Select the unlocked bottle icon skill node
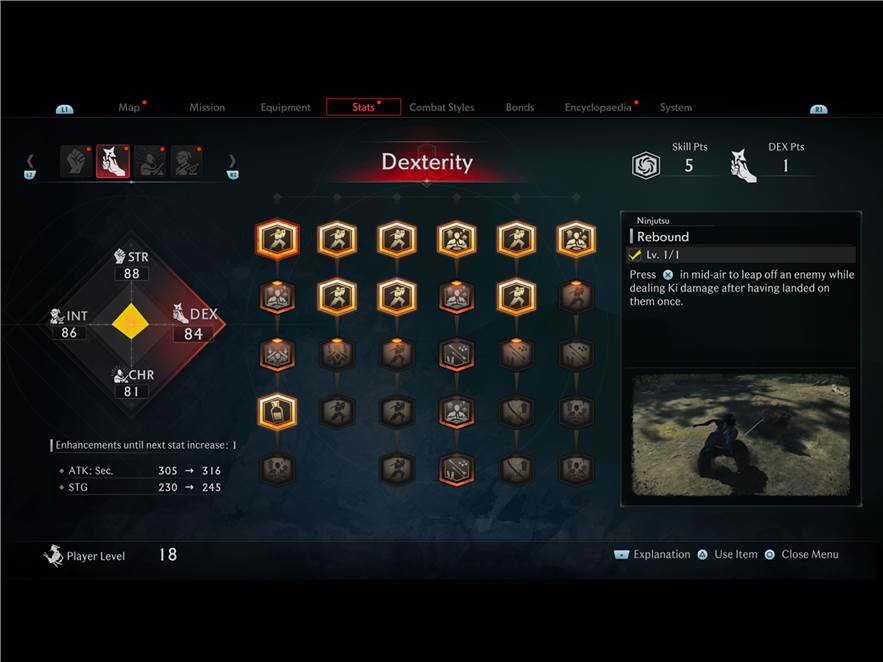This screenshot has height=662, width=883. [x=277, y=410]
